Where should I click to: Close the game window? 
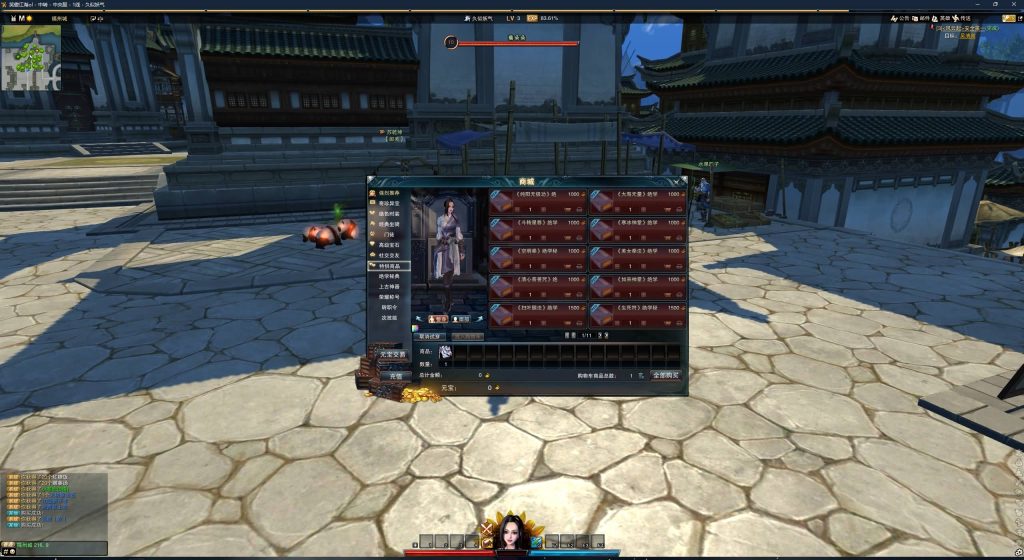click(1013, 5)
